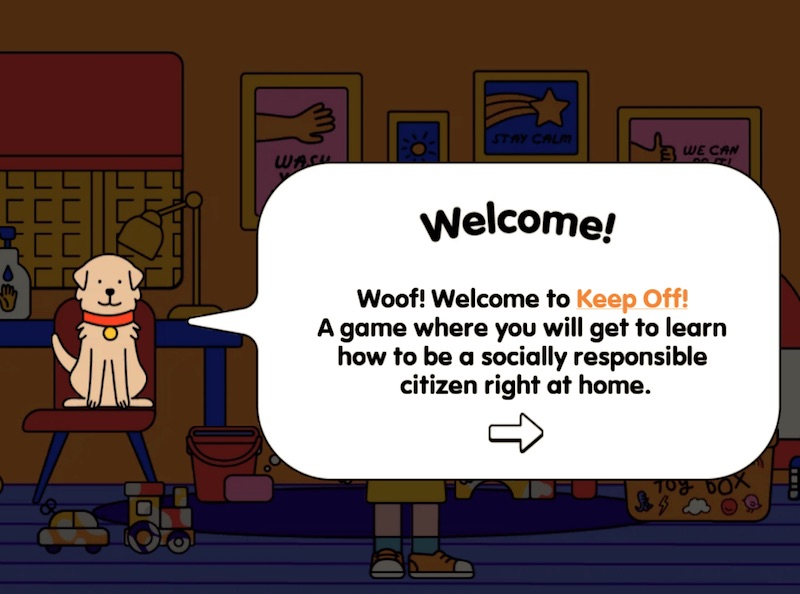Click the right arrow to continue
Screen dimensions: 800x594
pyautogui.click(x=515, y=432)
